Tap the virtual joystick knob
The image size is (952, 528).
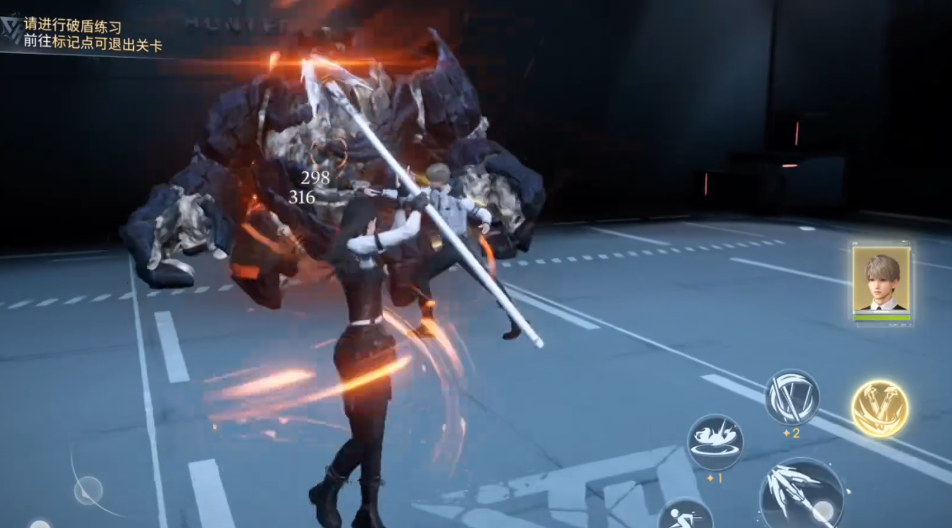tap(88, 490)
